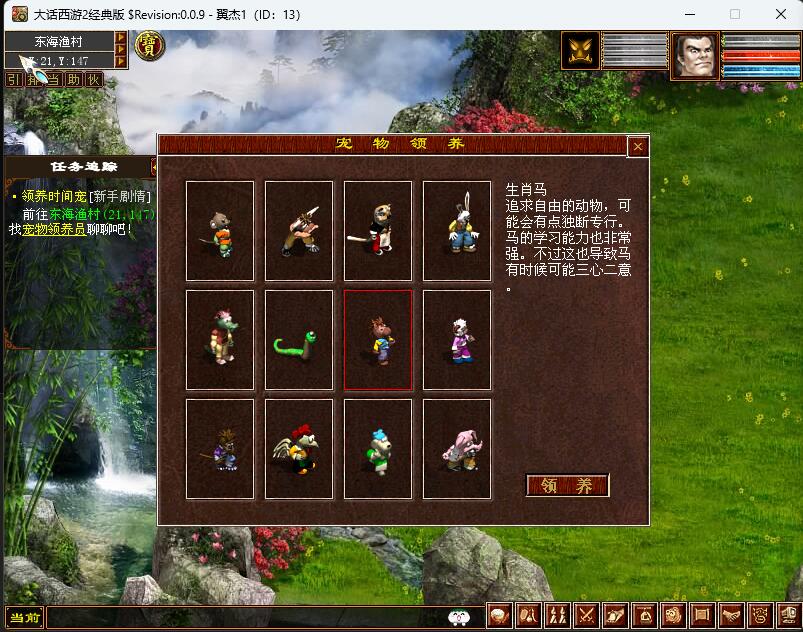Close the pet adoption window
The width and height of the screenshot is (803, 632).
(x=638, y=146)
